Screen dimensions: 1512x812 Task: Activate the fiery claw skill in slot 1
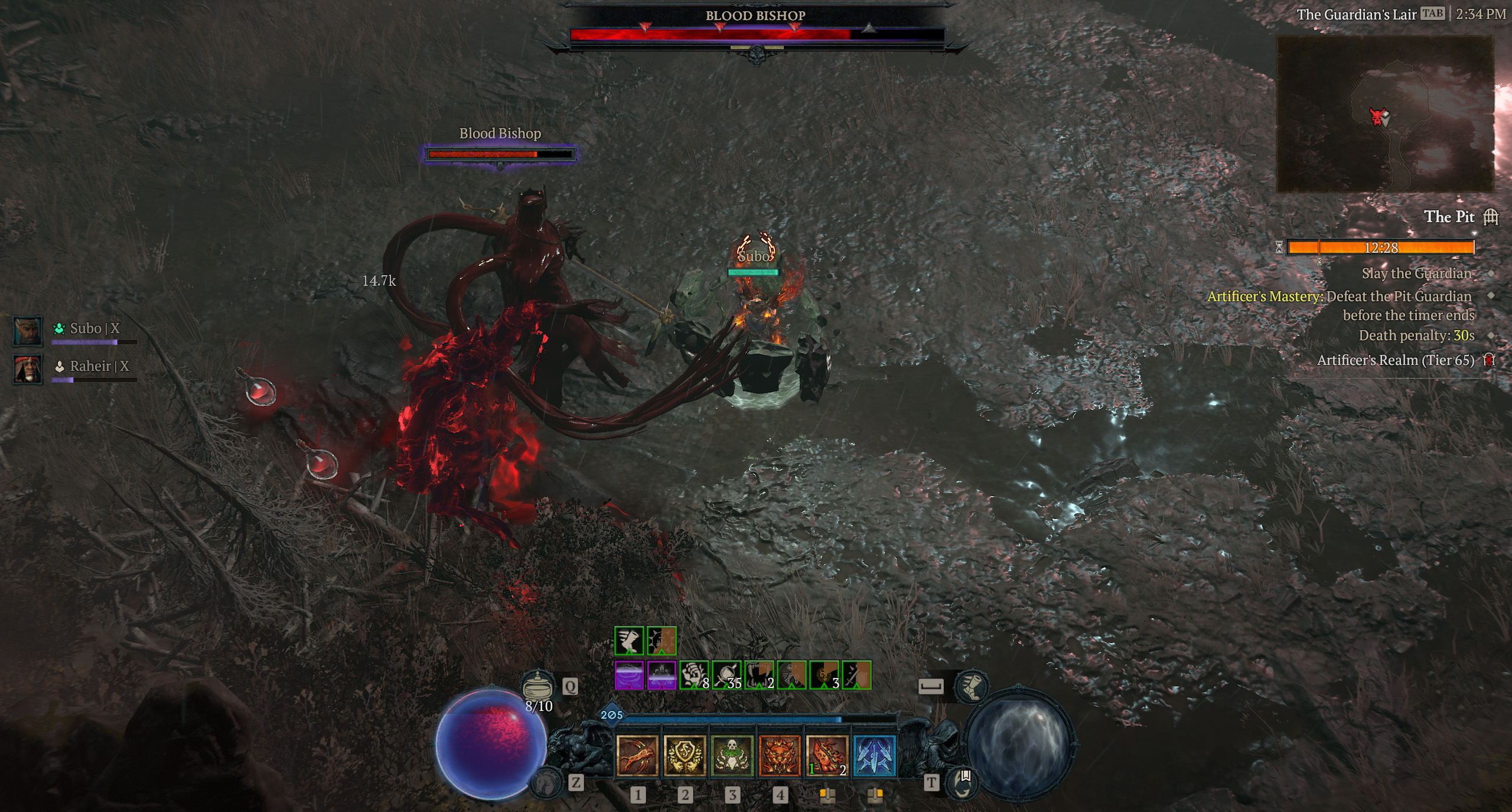[637, 755]
